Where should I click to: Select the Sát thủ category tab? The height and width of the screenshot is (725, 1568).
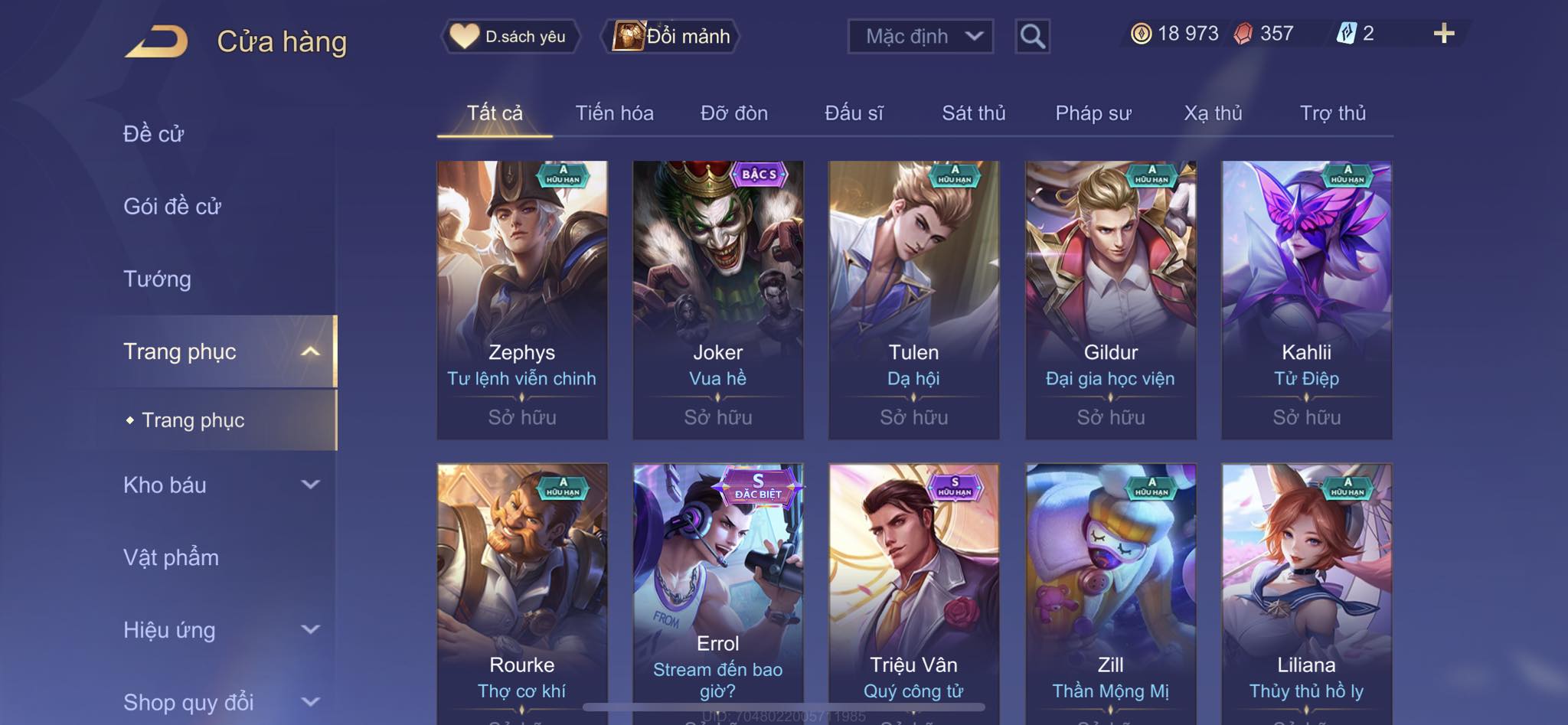973,113
